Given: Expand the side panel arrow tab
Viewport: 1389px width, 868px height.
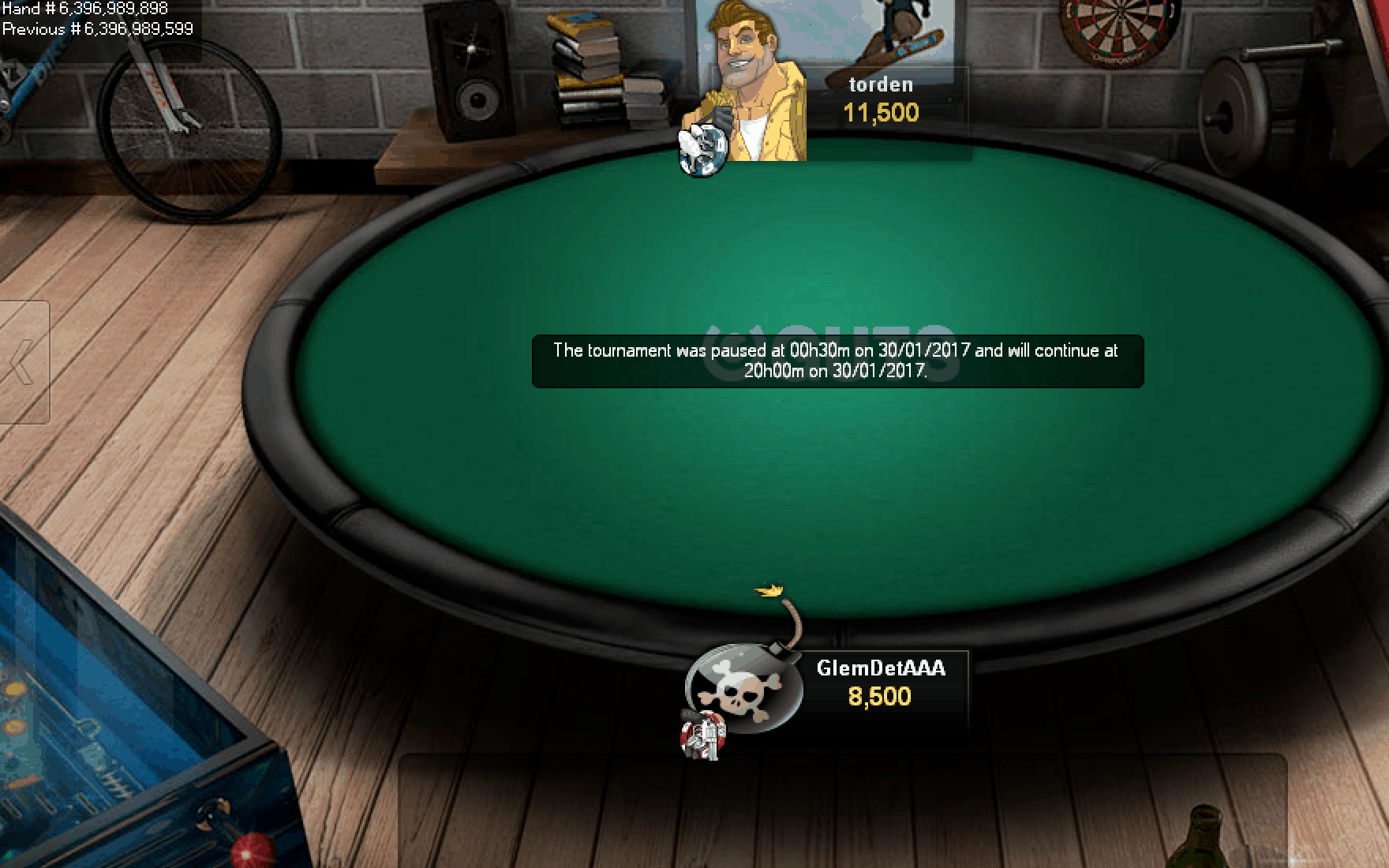Looking at the screenshot, I should tap(22, 362).
